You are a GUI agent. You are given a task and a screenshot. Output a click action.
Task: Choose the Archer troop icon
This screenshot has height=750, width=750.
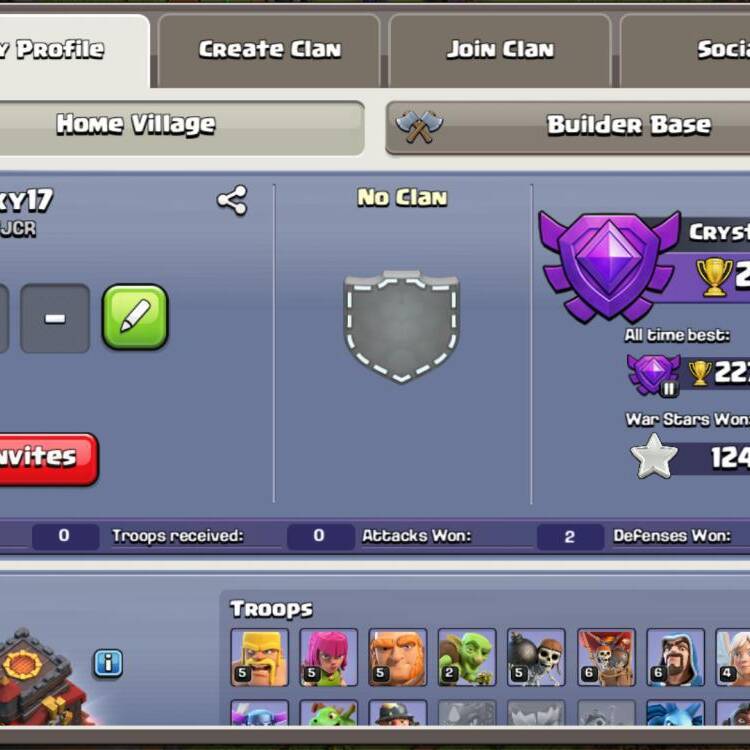329,657
